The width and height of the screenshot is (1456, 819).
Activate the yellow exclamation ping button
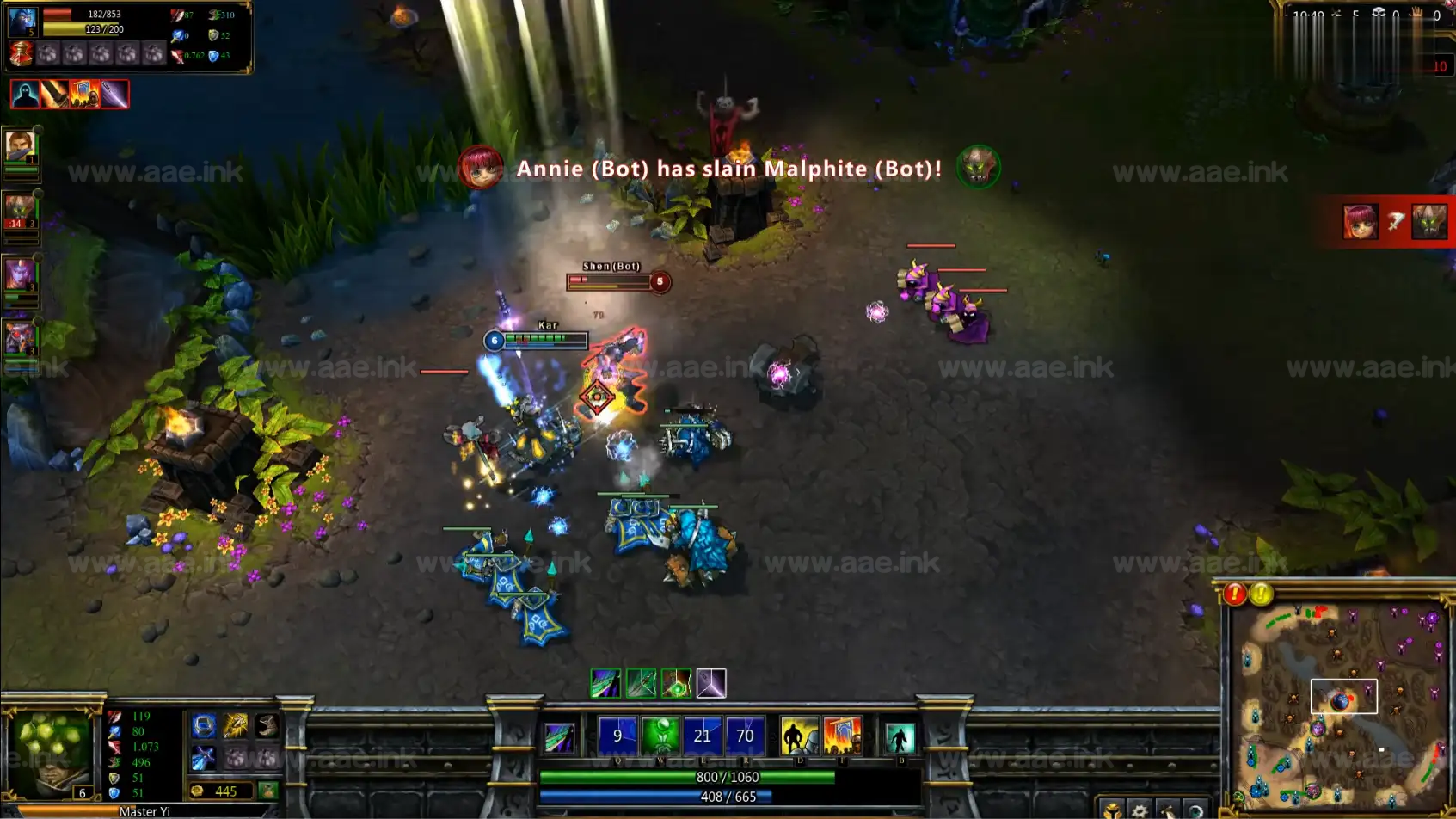coord(1262,594)
